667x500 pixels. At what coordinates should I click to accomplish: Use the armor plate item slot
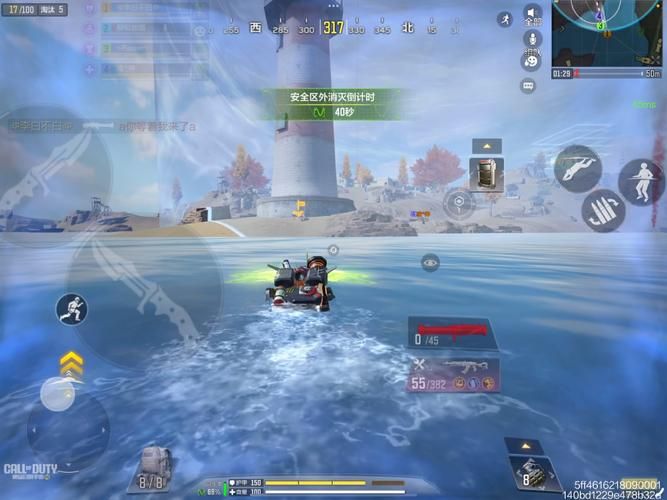click(x=487, y=173)
